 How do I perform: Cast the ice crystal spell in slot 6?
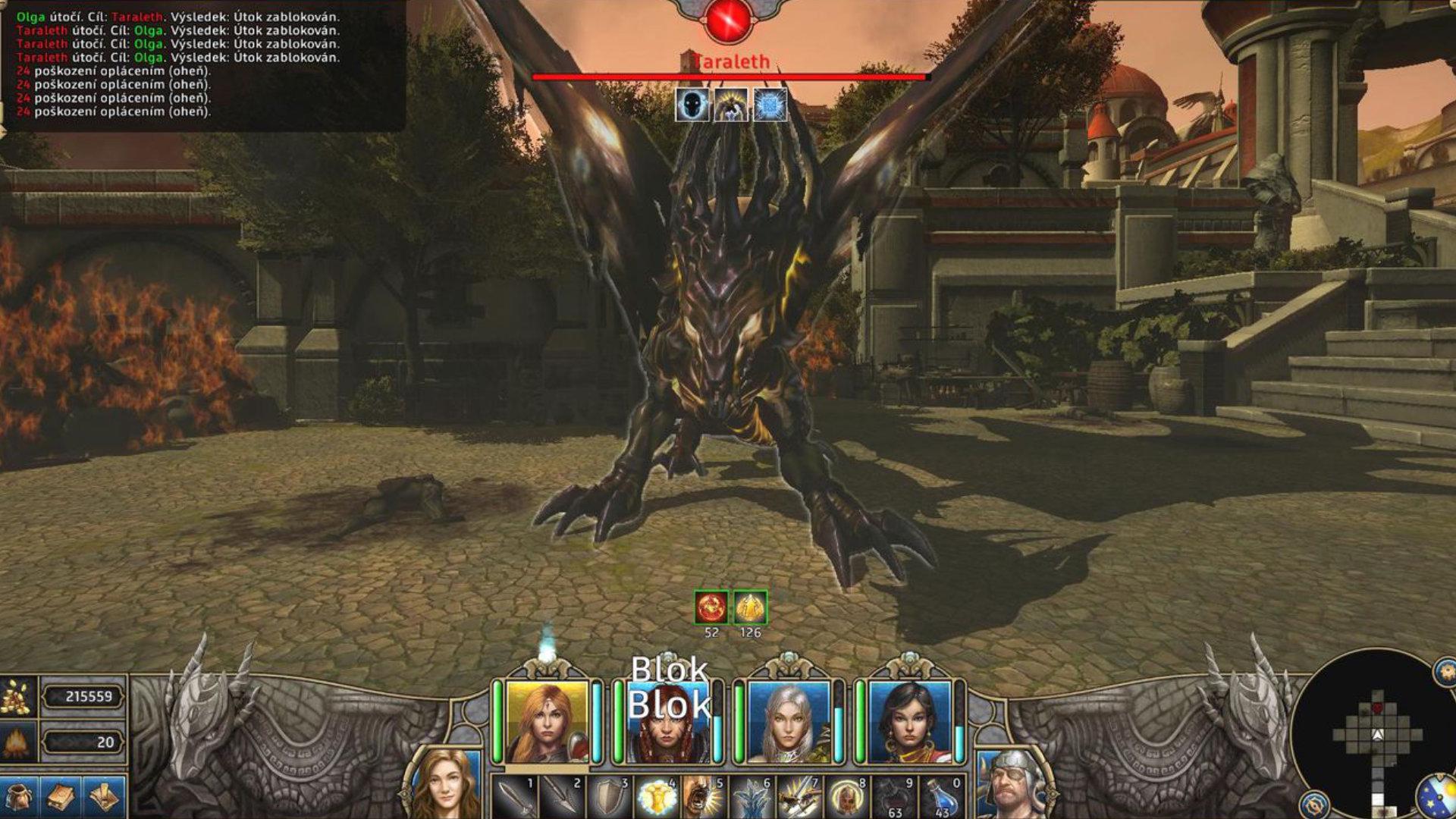[x=752, y=796]
